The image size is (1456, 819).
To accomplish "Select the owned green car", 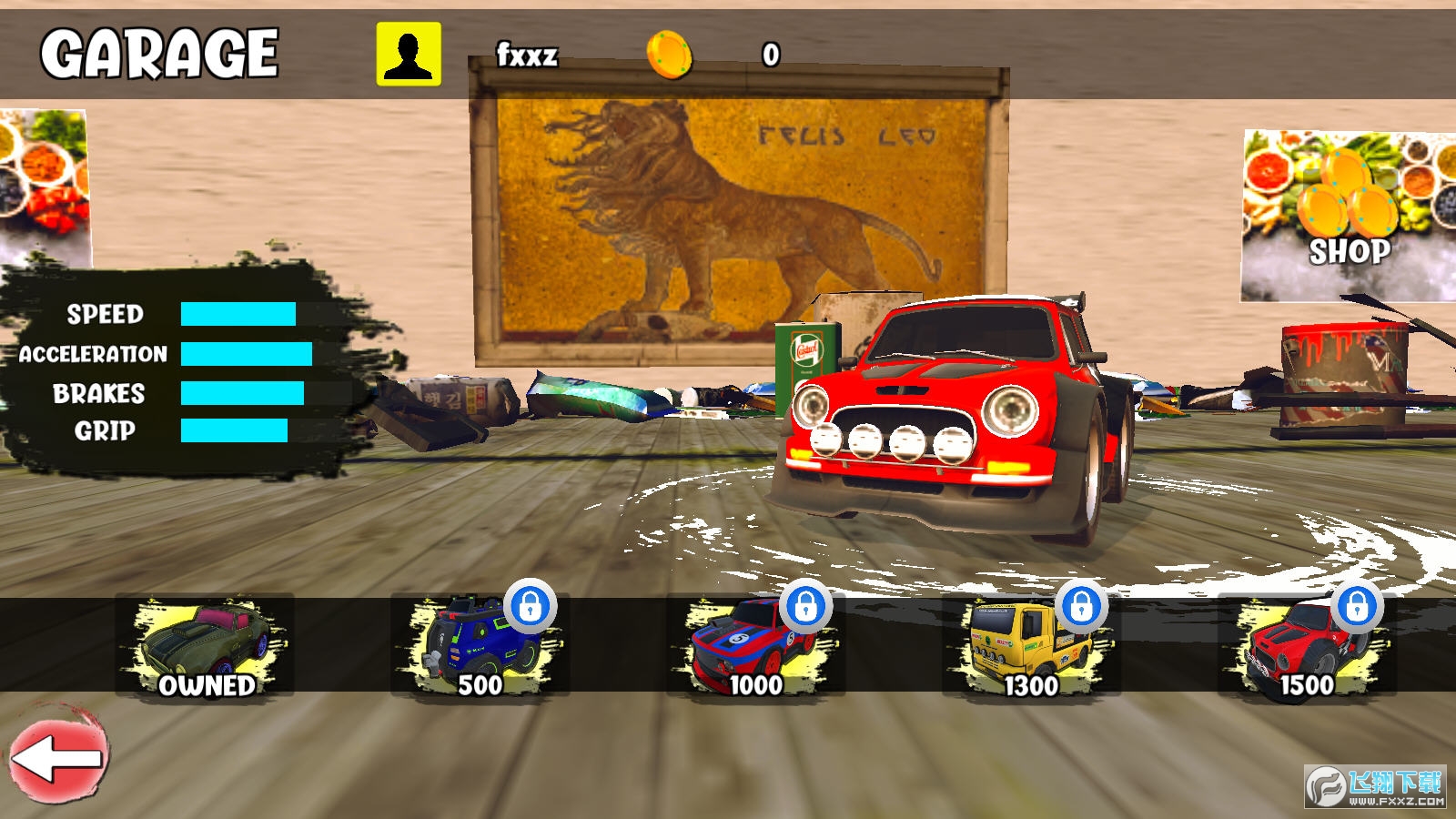I will pos(206,645).
